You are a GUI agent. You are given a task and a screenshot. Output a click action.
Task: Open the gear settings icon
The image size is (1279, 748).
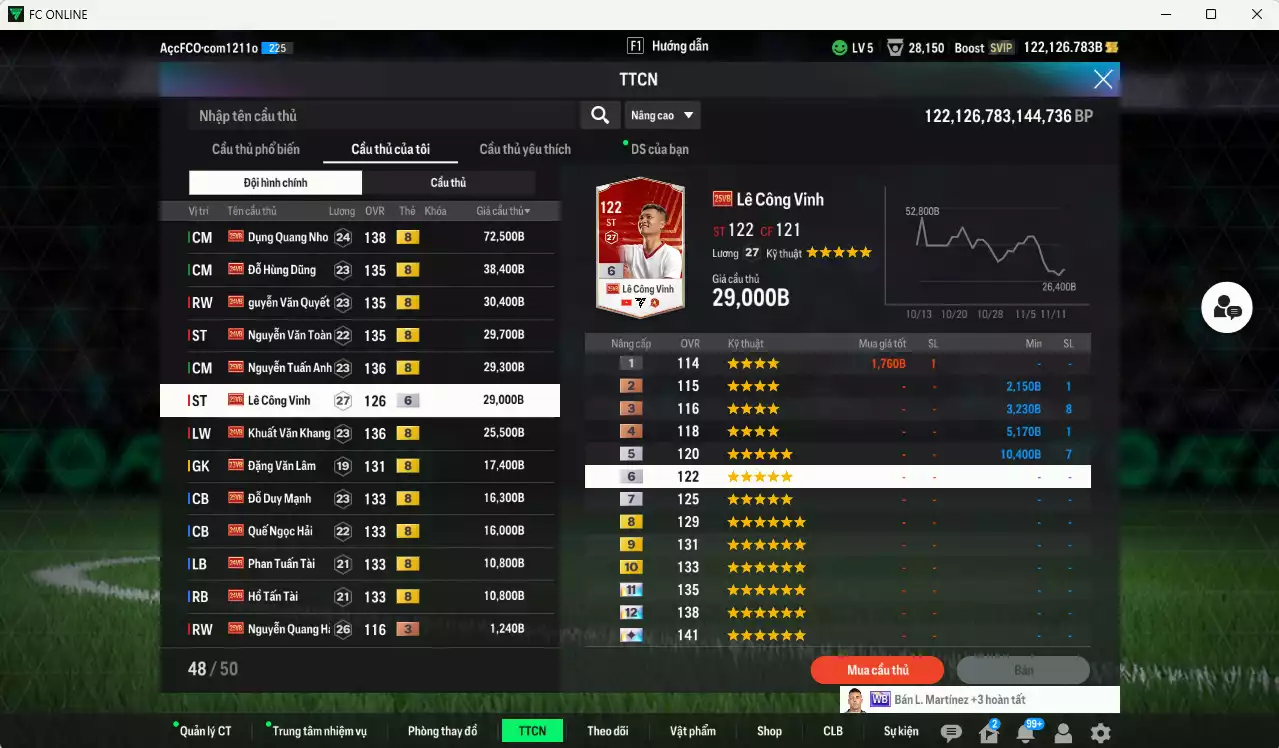tap(1100, 733)
